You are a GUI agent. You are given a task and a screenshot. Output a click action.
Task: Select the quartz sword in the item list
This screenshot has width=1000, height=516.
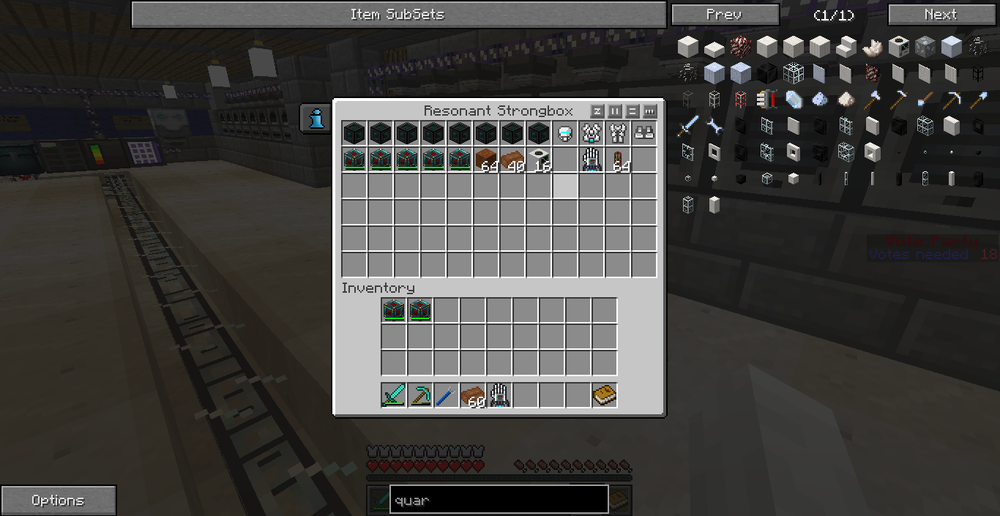pos(688,125)
